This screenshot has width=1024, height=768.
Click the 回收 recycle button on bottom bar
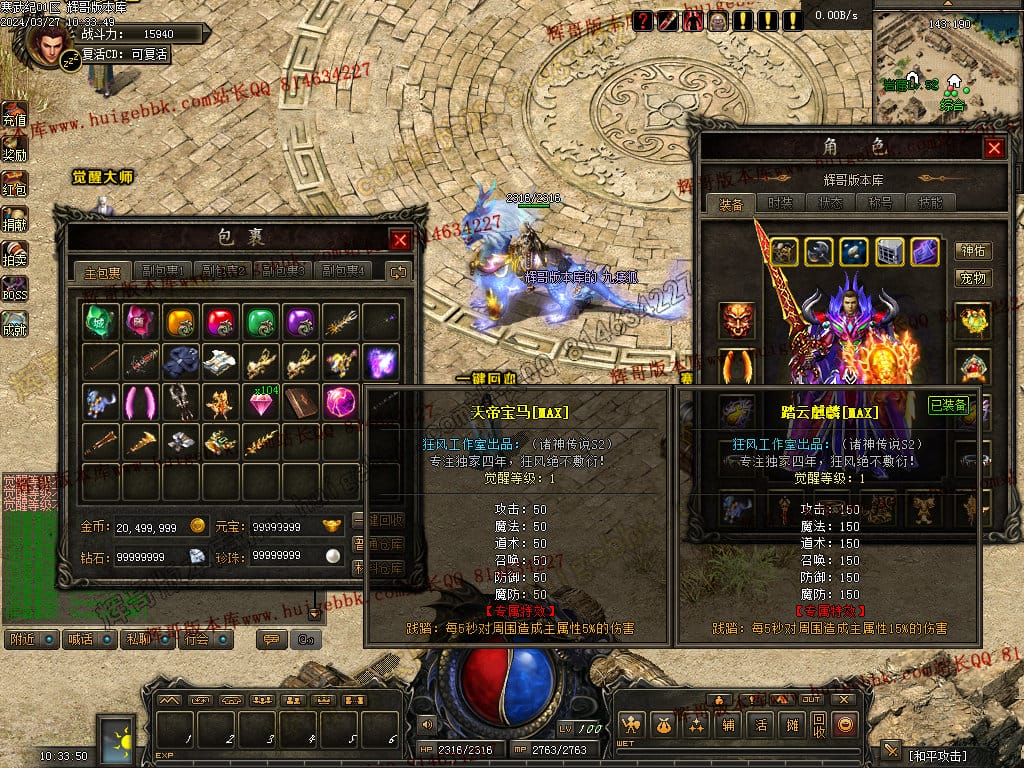(x=819, y=724)
